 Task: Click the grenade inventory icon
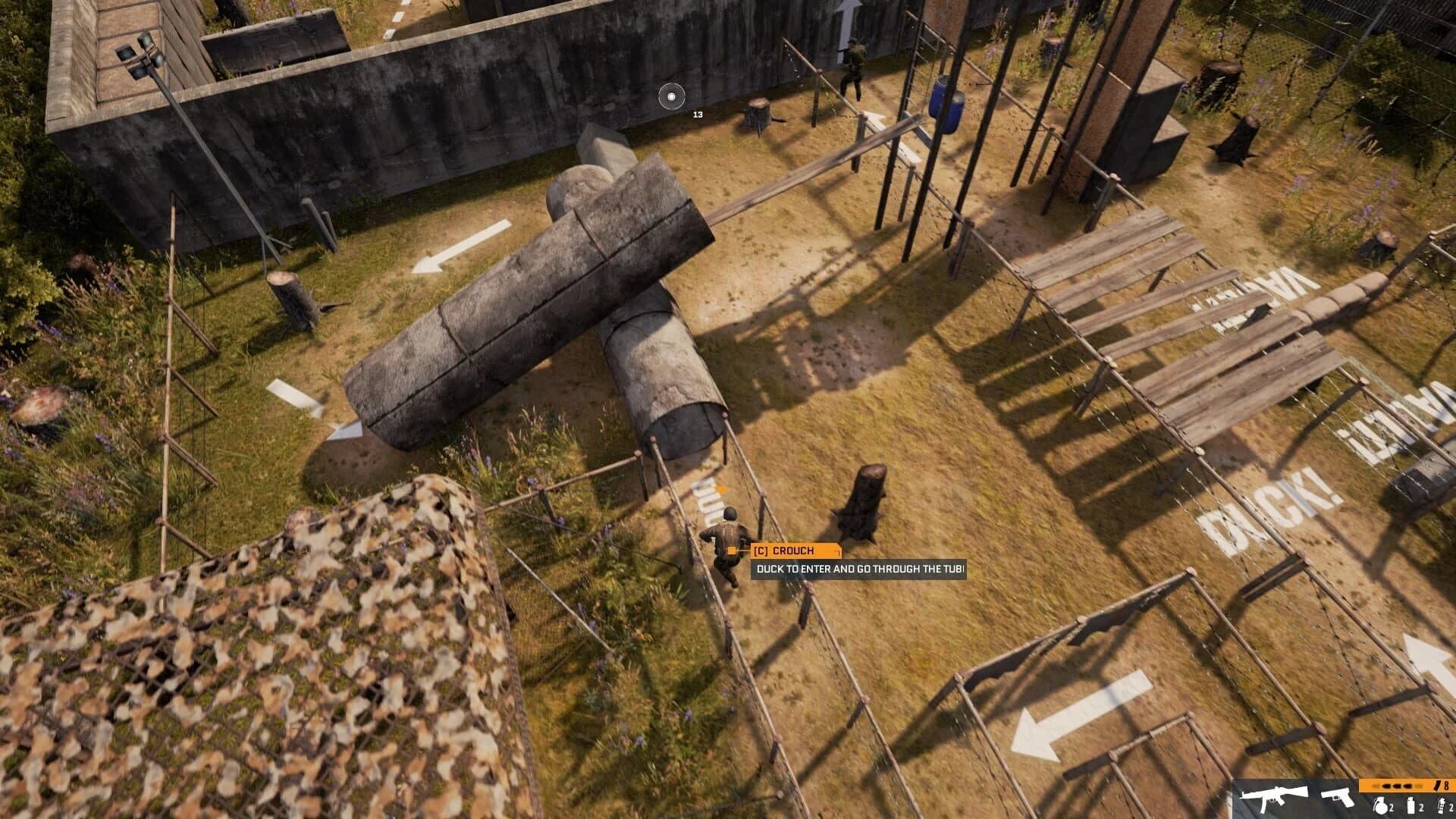click(1380, 805)
